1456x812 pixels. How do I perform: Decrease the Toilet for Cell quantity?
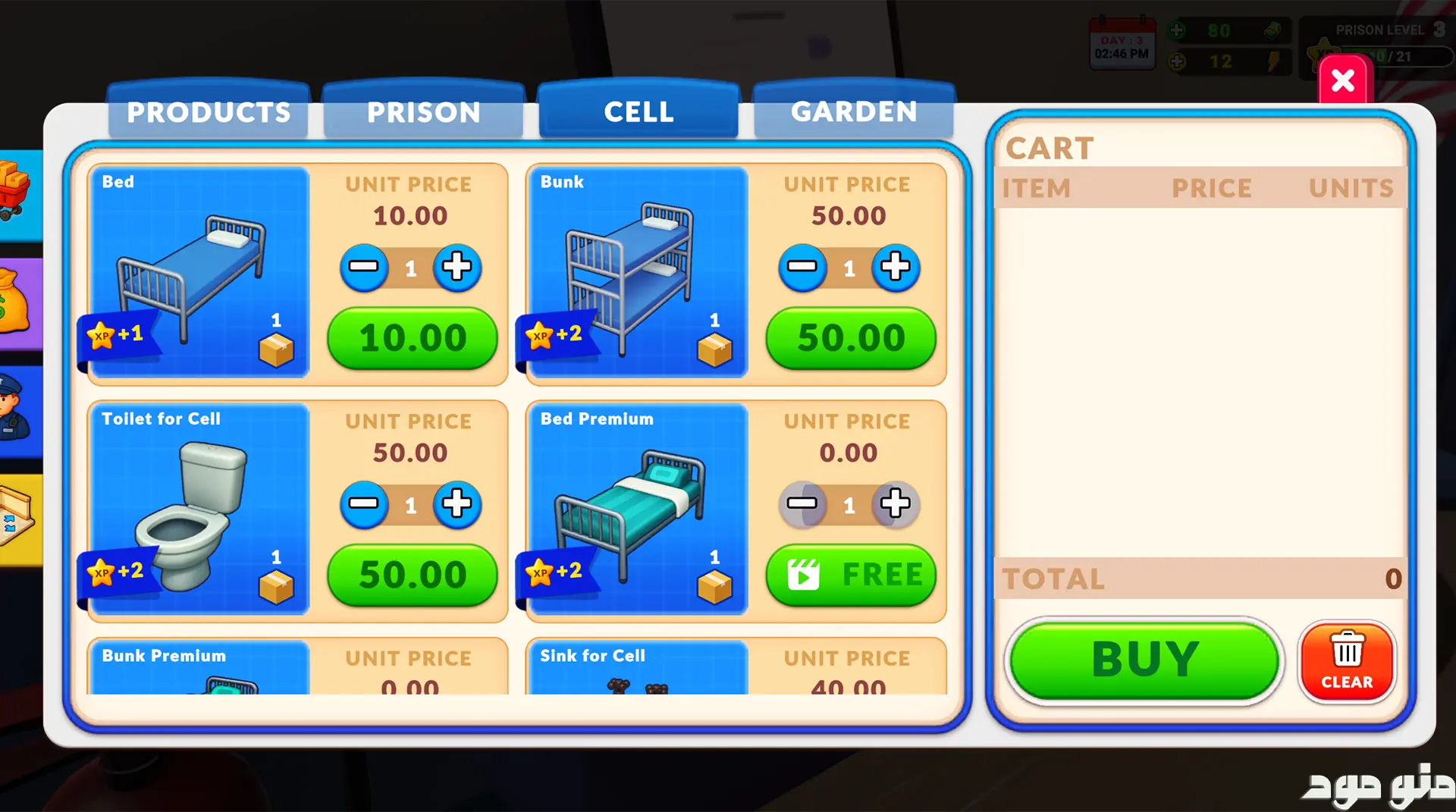pos(364,503)
